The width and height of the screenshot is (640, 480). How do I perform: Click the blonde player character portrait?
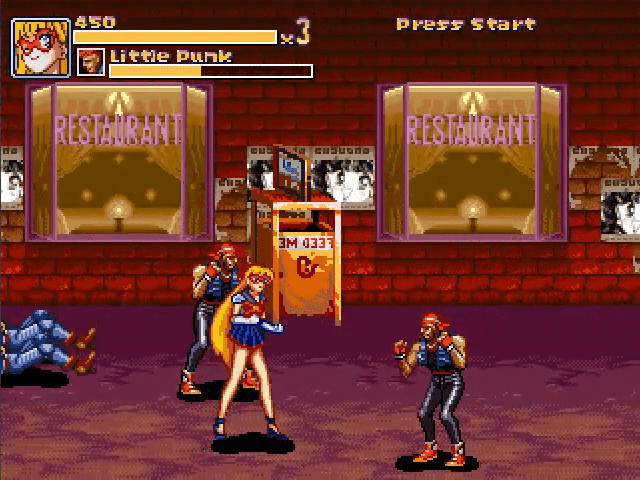point(41,47)
